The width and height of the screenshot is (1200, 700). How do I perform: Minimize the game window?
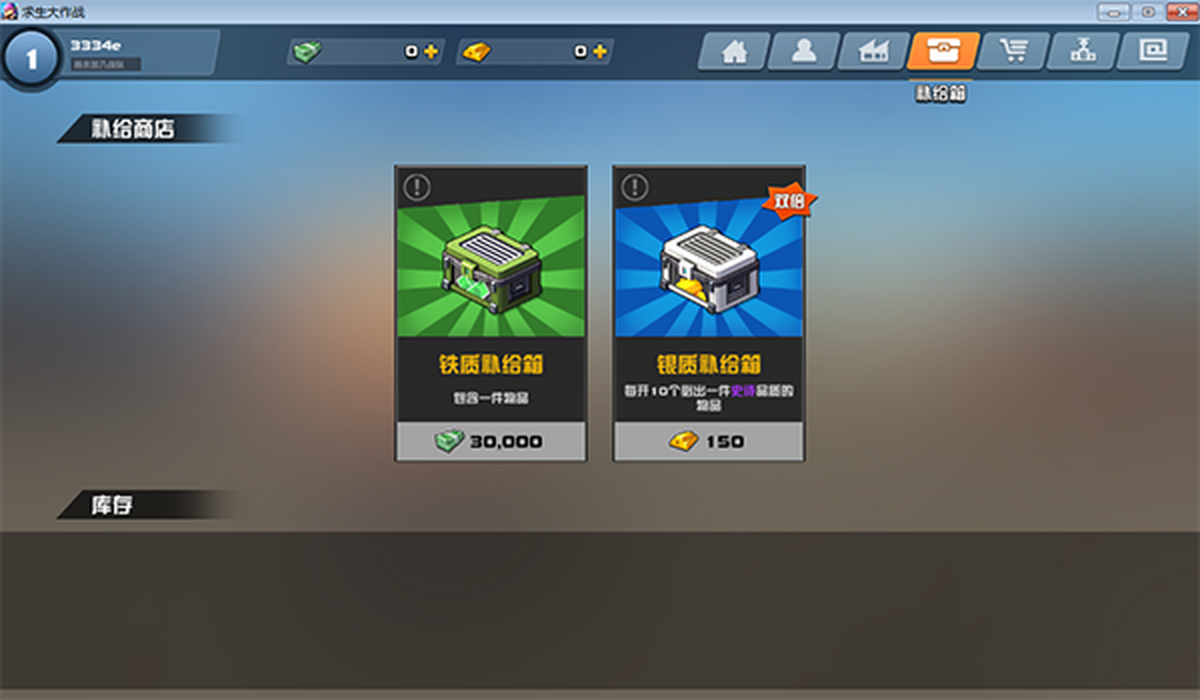point(1114,11)
